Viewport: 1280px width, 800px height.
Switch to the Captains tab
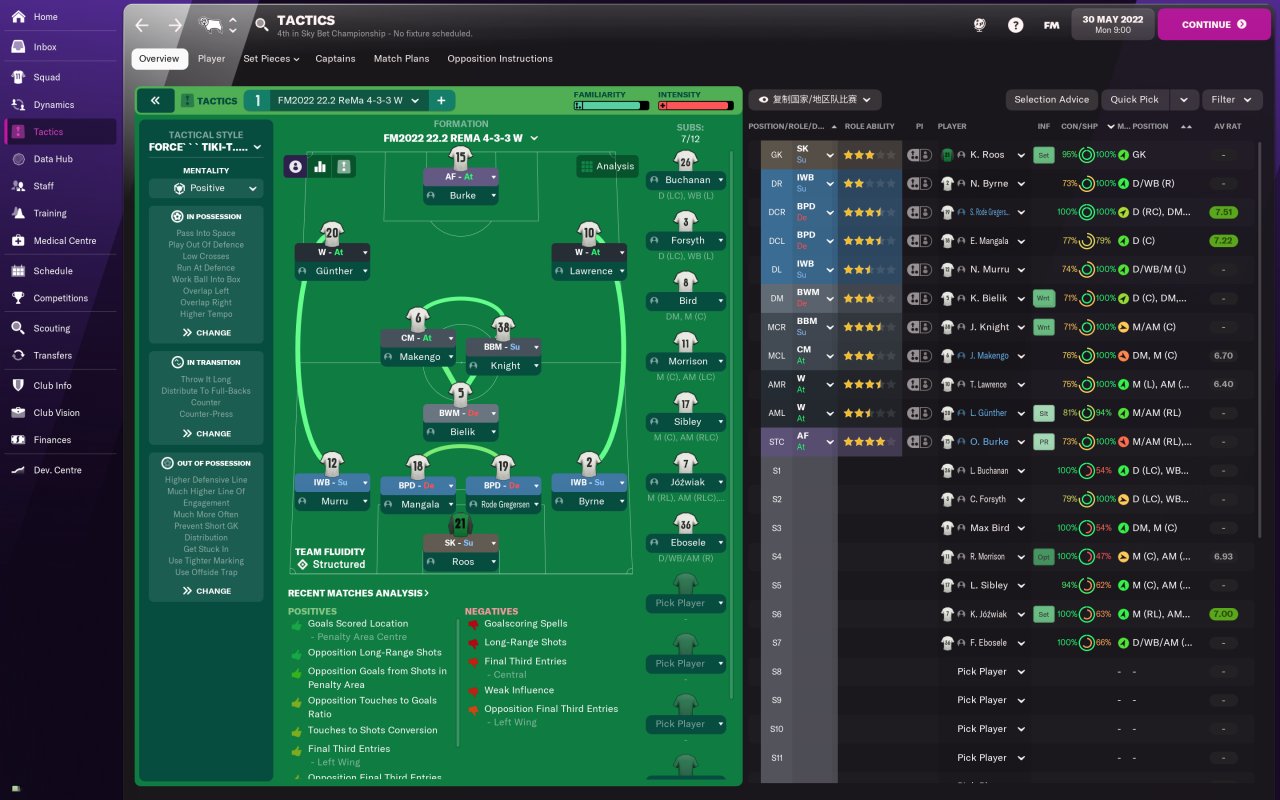[x=335, y=59]
